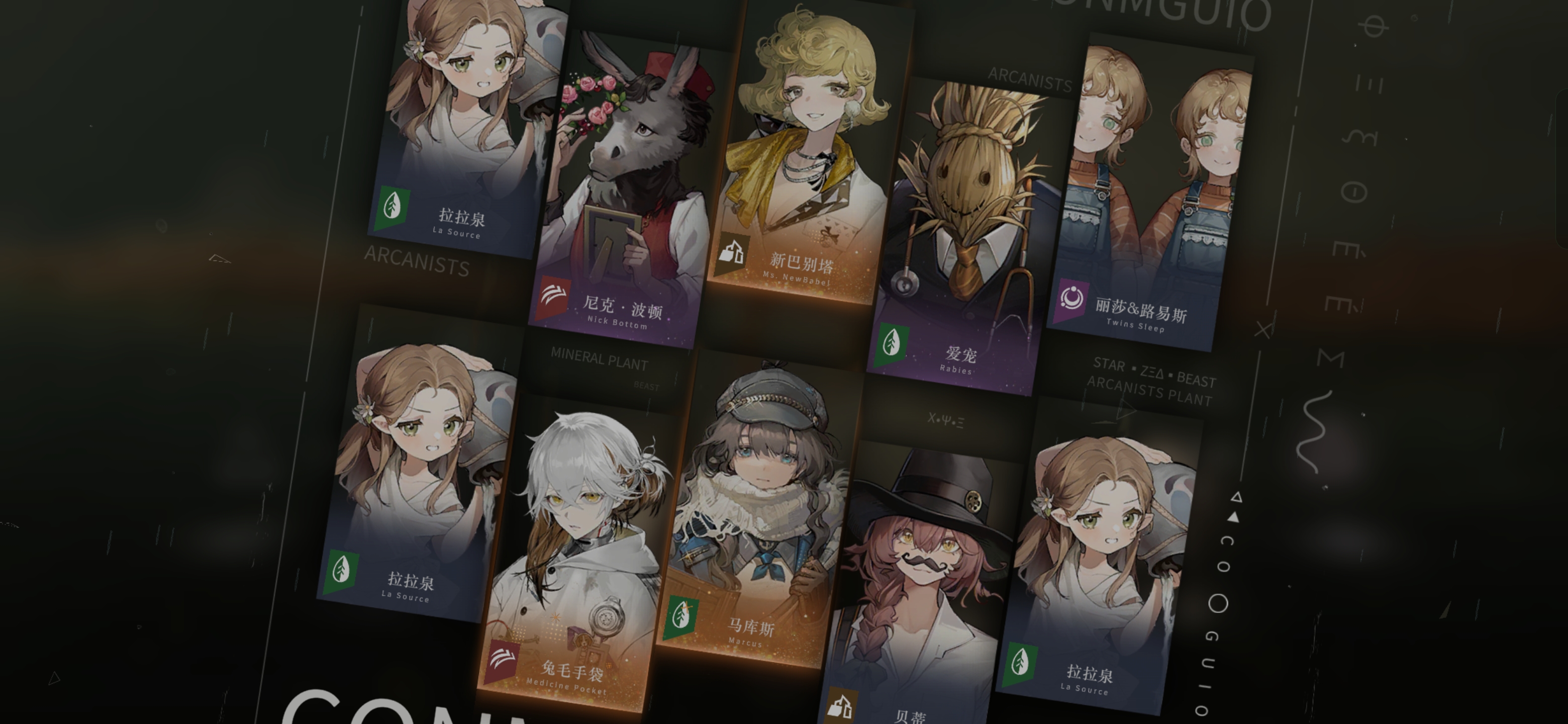Select the Nick Bottom donkey card

click(x=627, y=189)
